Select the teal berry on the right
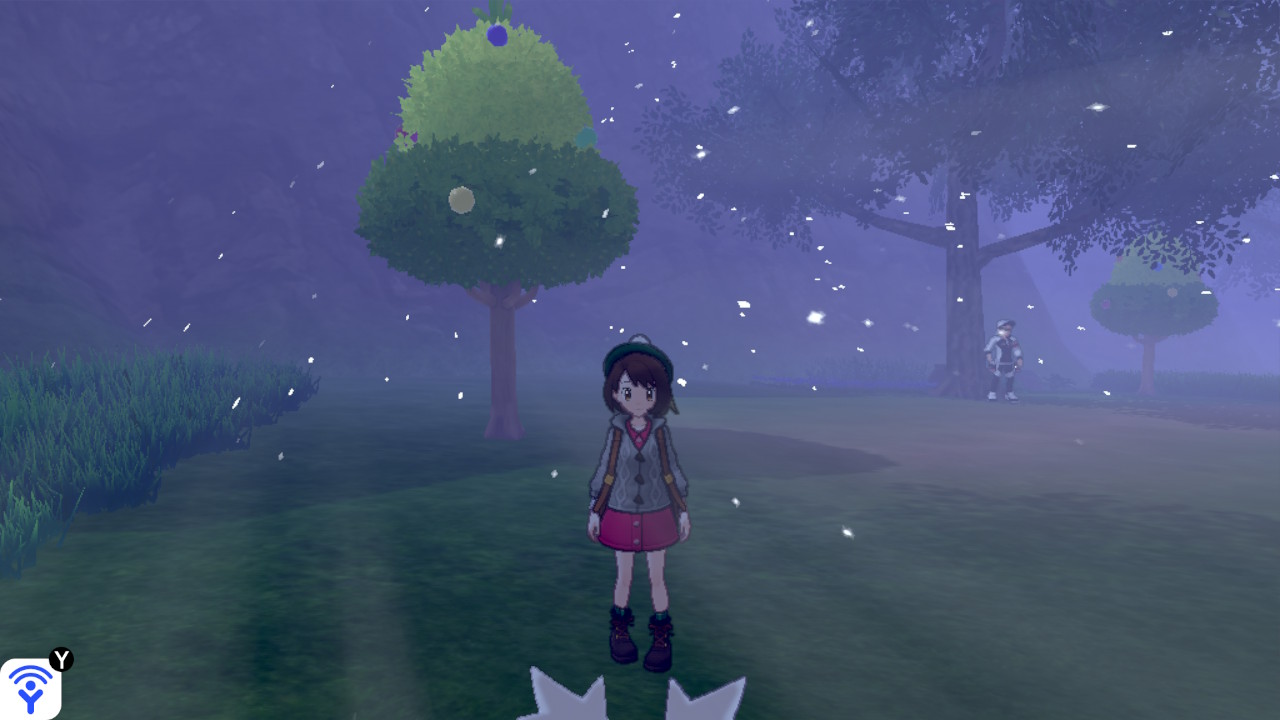 point(585,137)
